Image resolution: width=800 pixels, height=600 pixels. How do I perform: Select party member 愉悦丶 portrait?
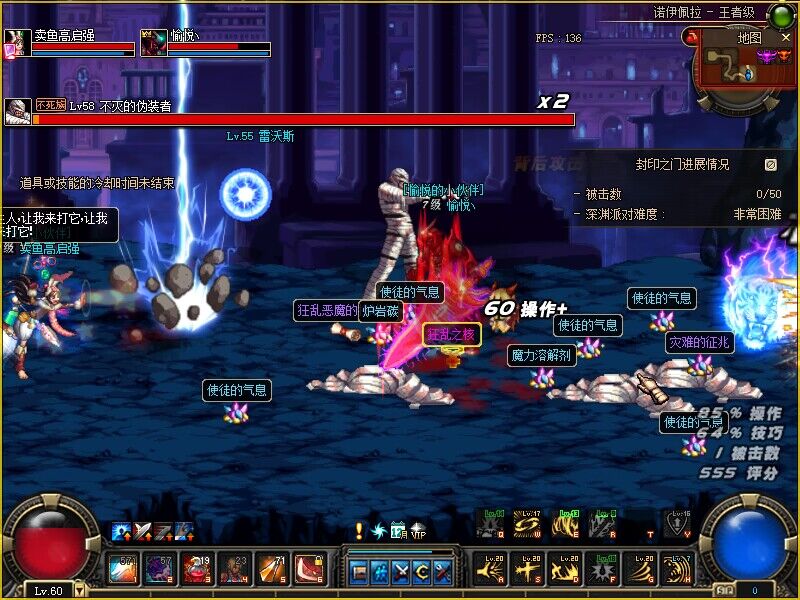click(153, 43)
